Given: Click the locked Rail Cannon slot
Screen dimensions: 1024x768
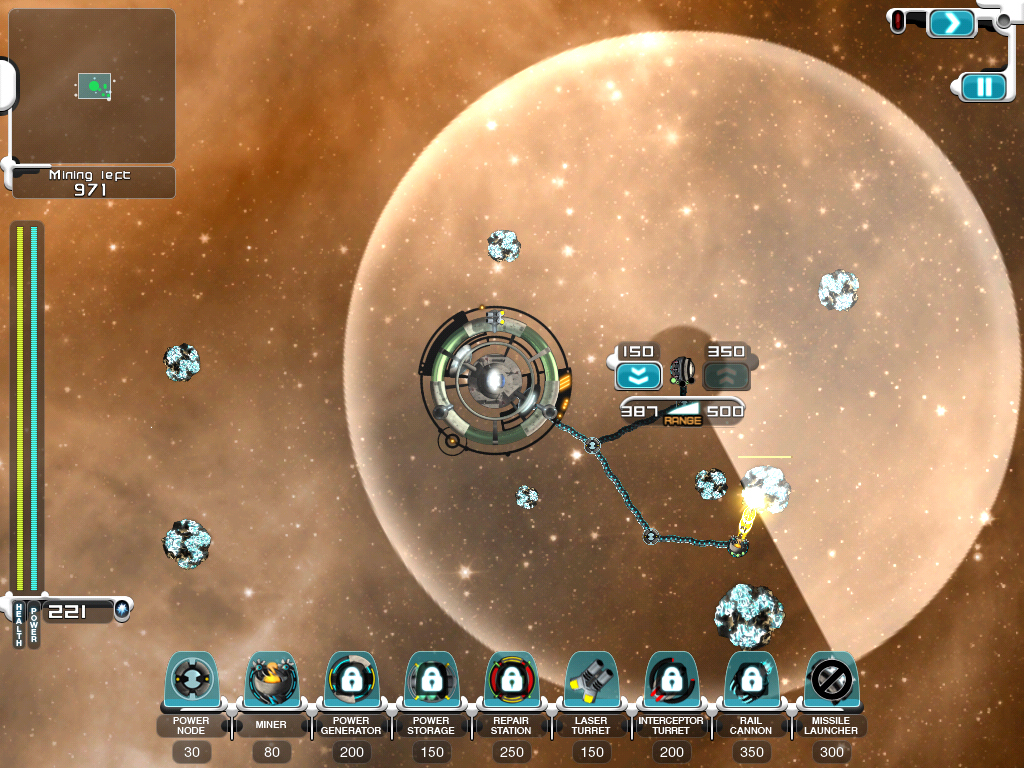Looking at the screenshot, I should click(751, 683).
